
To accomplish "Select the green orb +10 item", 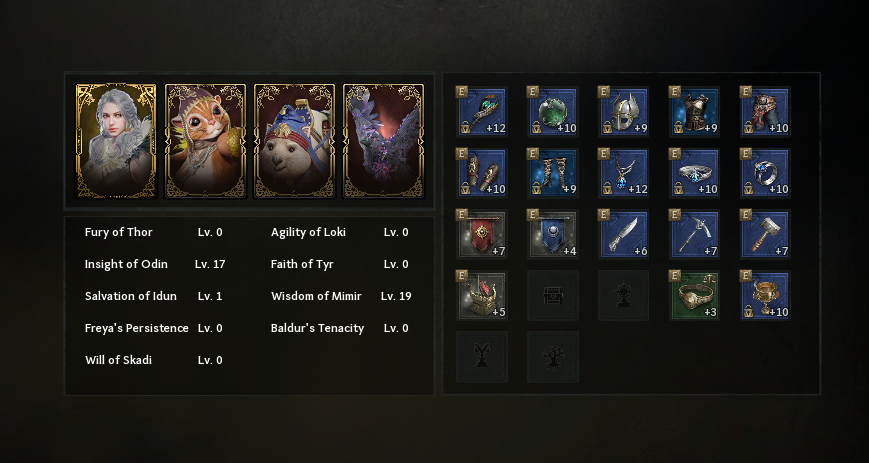I will click(x=553, y=112).
